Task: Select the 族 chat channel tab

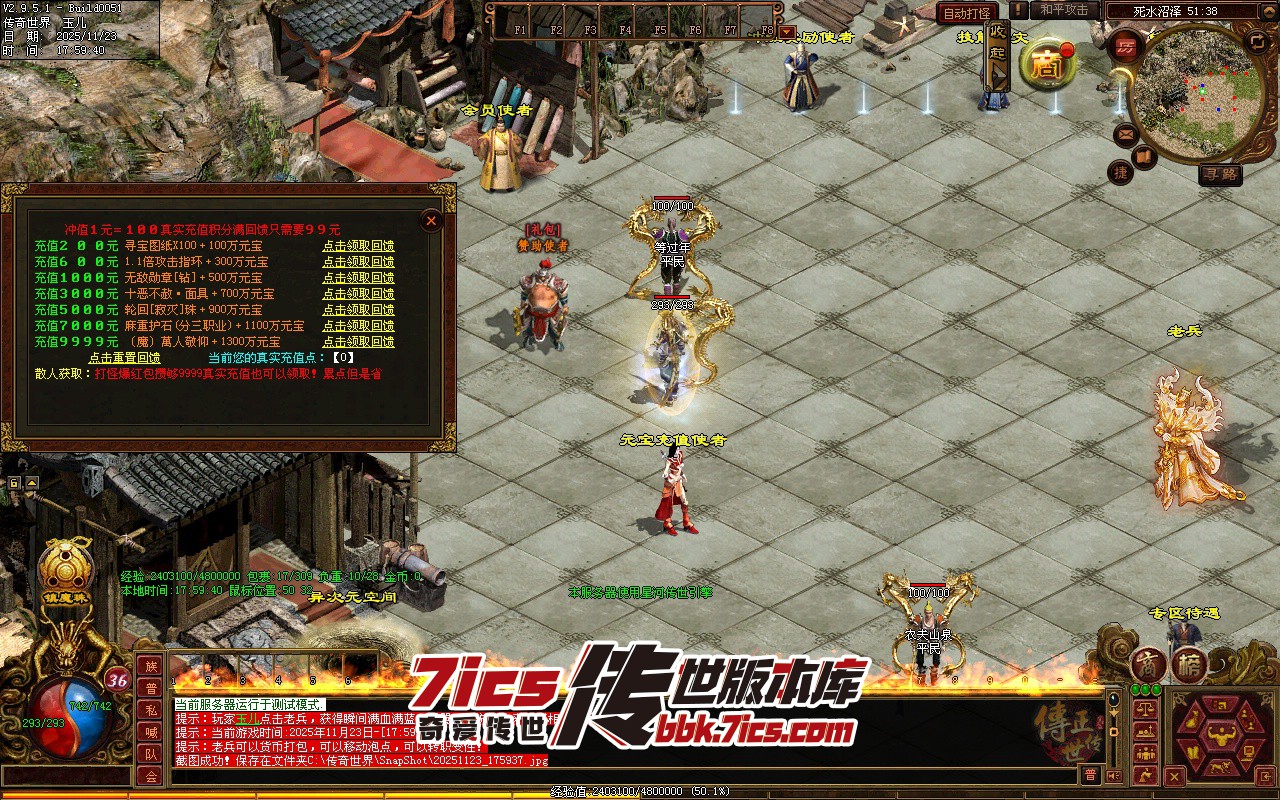Action: (x=150, y=667)
